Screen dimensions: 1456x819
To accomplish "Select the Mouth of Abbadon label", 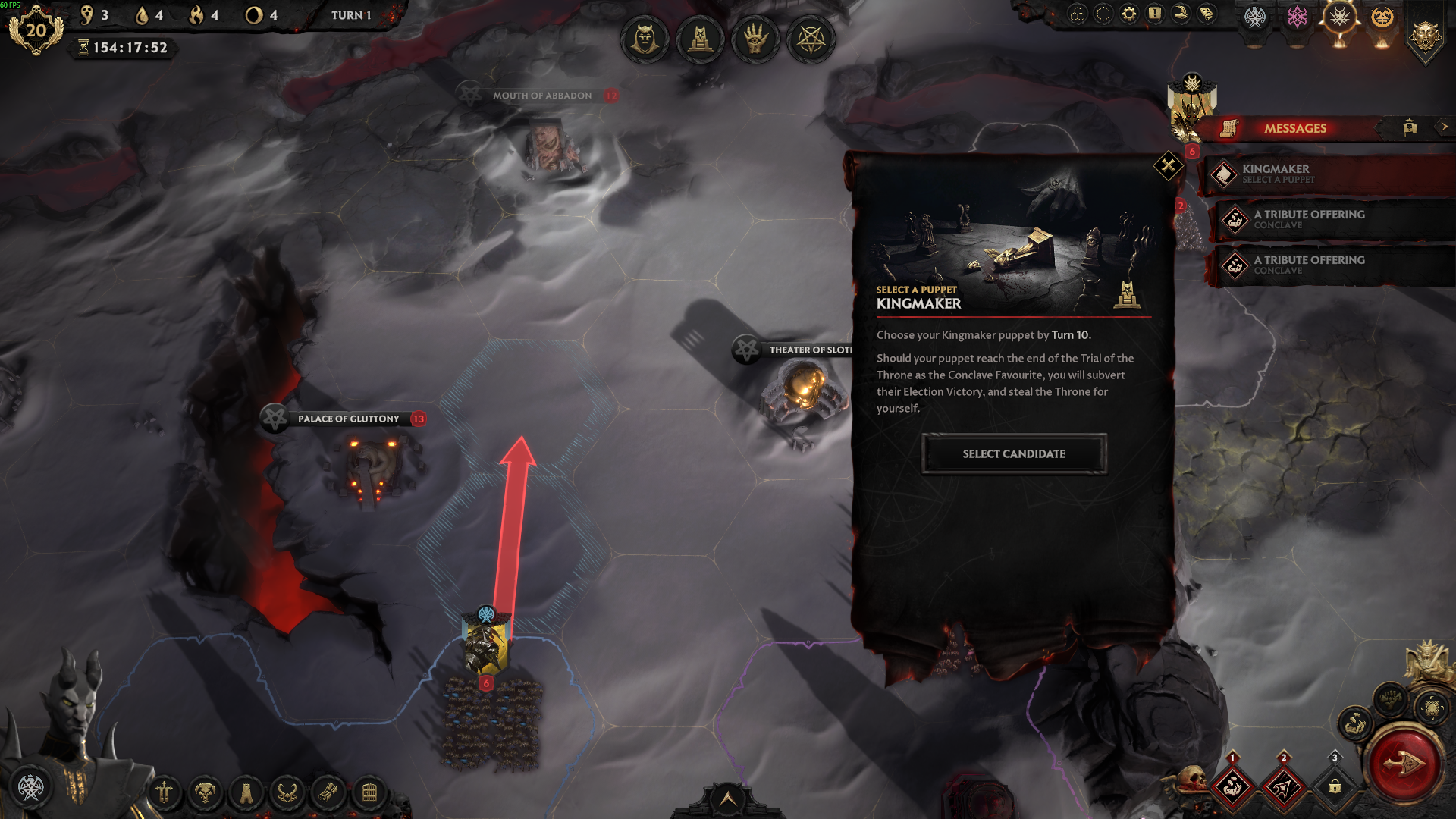I will (x=542, y=96).
